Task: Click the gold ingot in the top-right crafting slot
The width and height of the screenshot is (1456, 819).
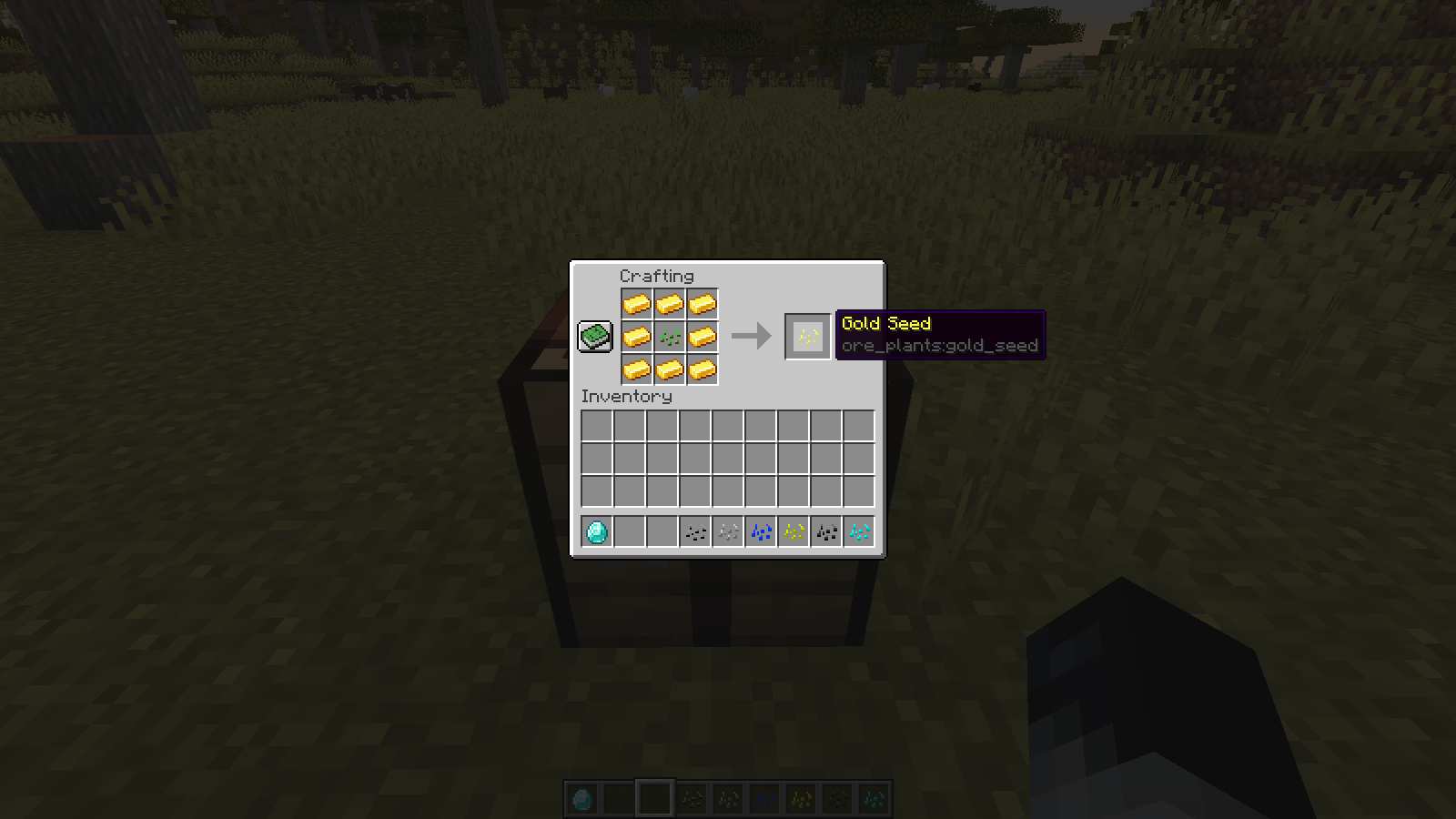Action: 703,305
